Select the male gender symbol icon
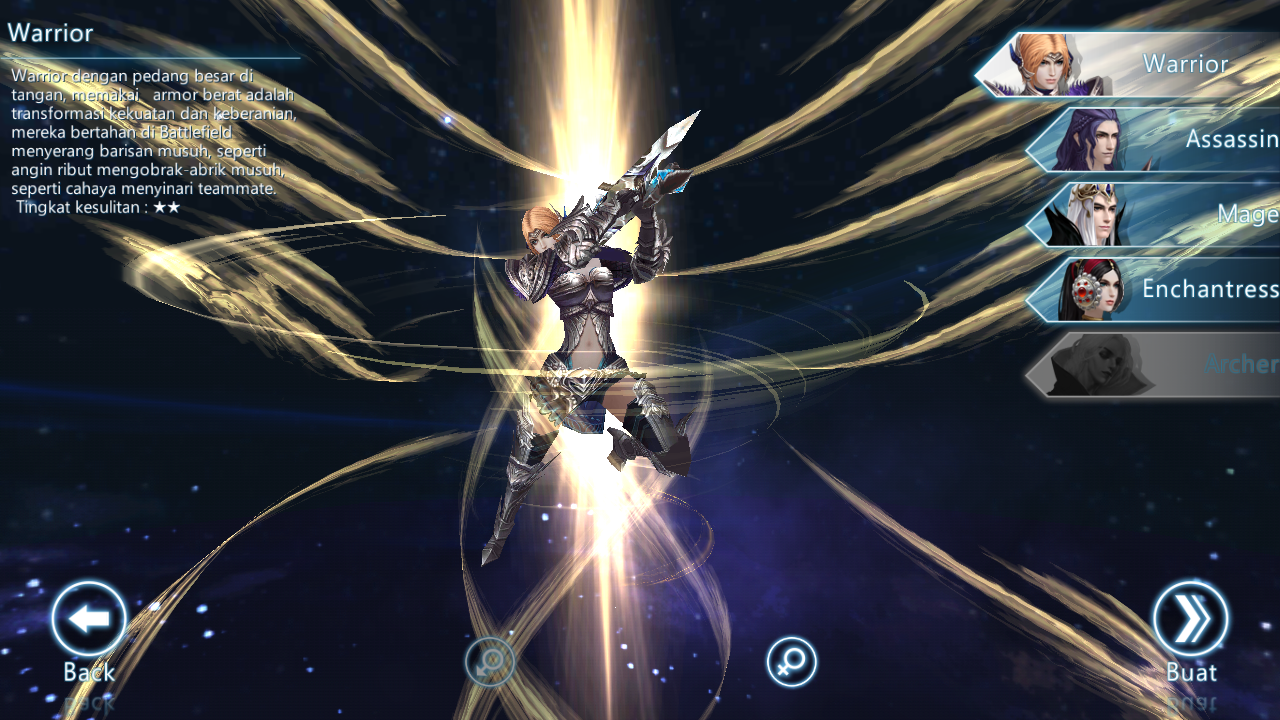This screenshot has width=1280, height=720. 490,660
